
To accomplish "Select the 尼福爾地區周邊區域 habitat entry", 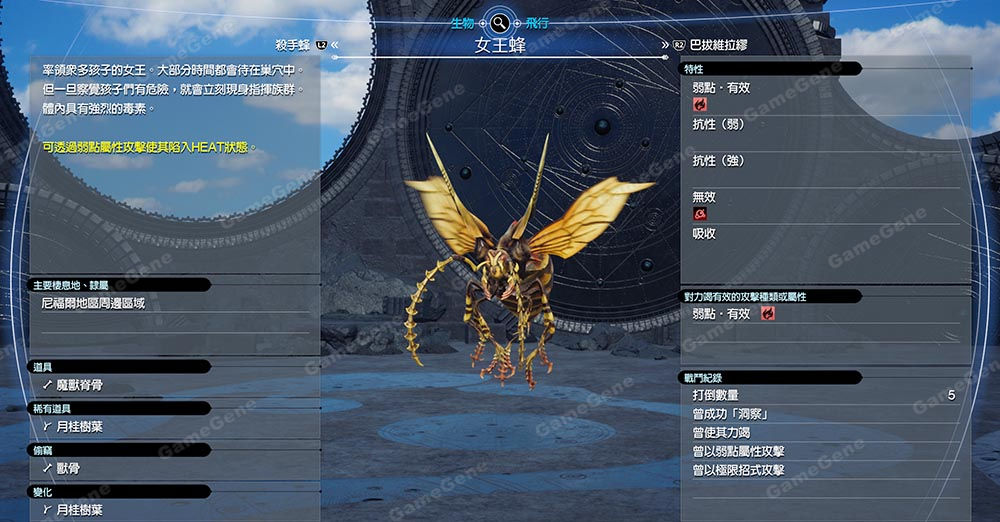I will click(93, 303).
